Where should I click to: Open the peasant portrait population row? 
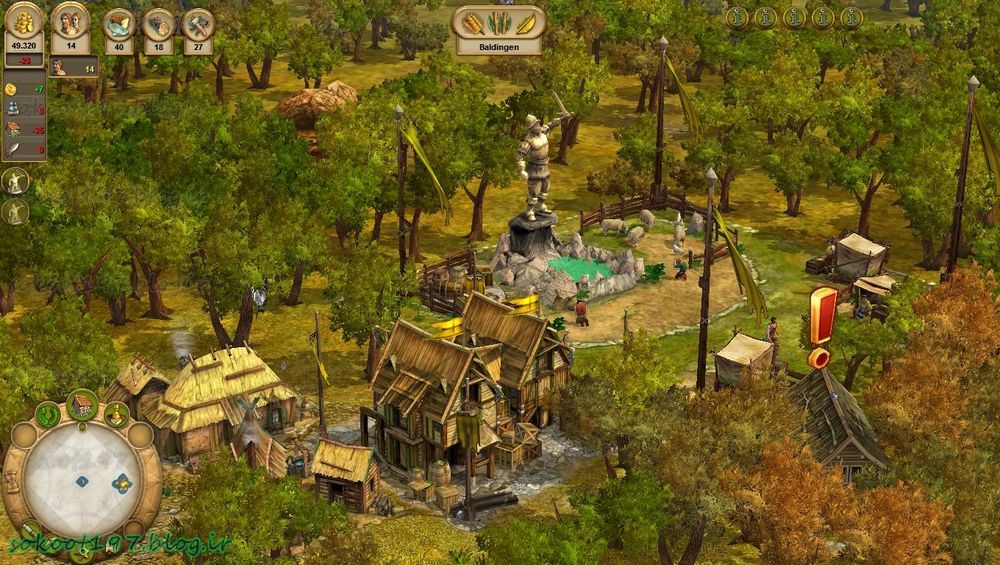(x=71, y=67)
